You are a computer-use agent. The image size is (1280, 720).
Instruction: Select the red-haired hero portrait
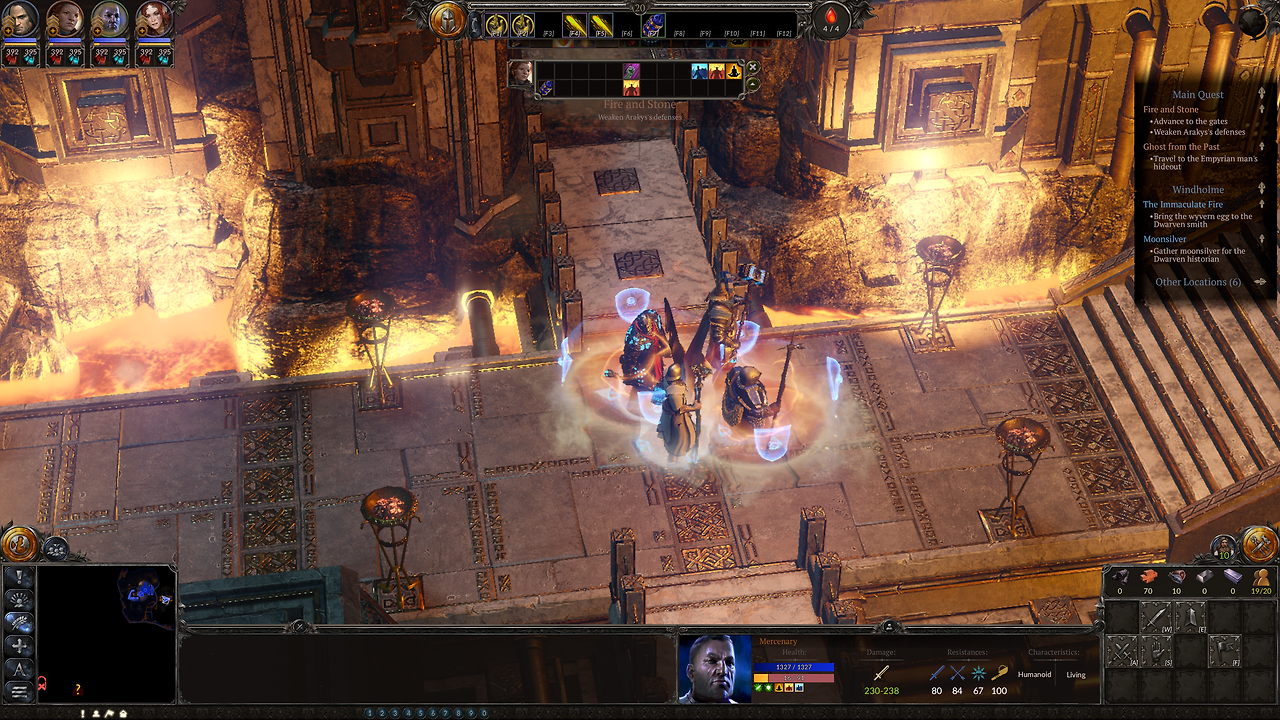click(153, 20)
